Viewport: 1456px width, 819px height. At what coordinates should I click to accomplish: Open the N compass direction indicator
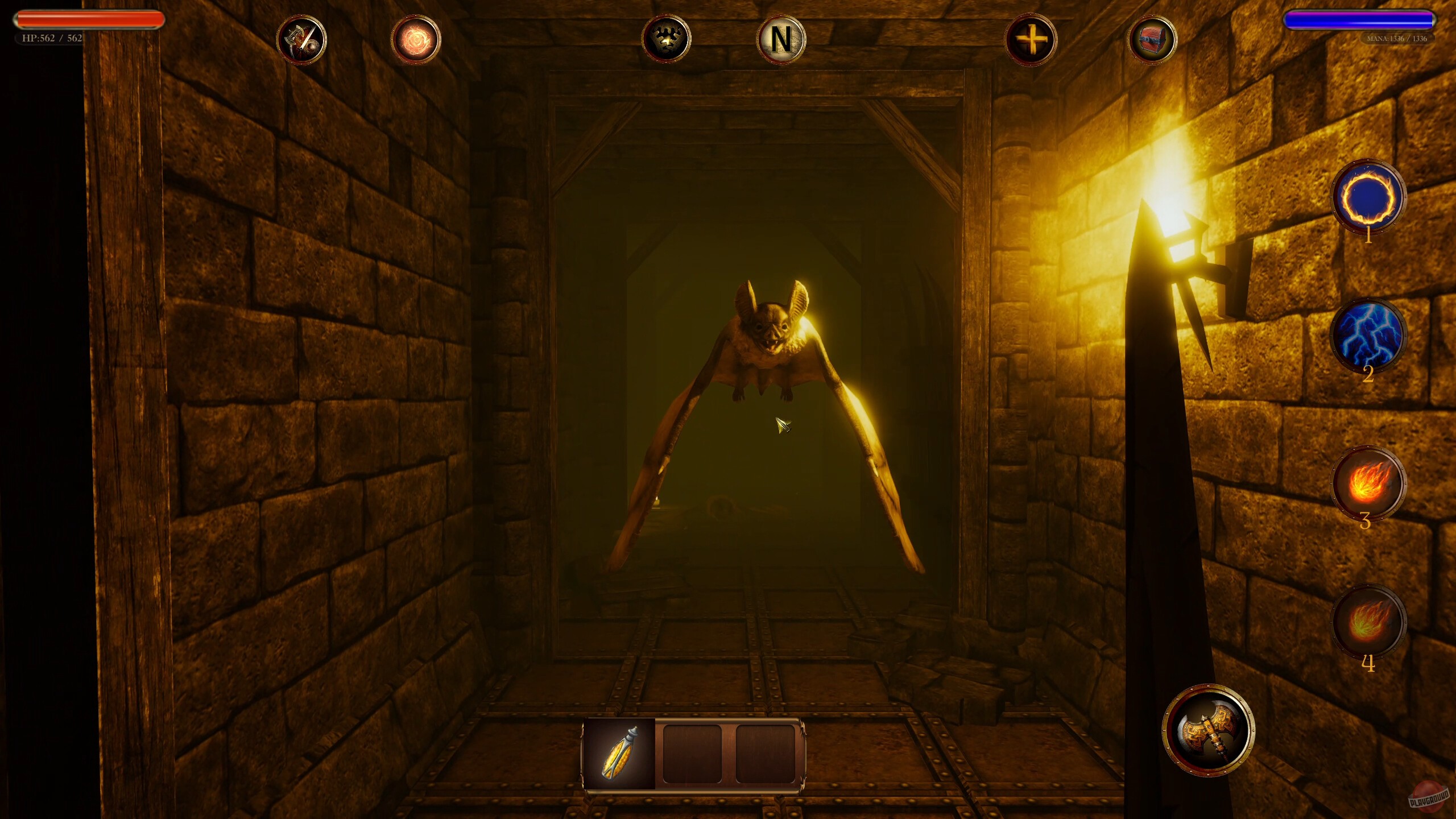781,39
